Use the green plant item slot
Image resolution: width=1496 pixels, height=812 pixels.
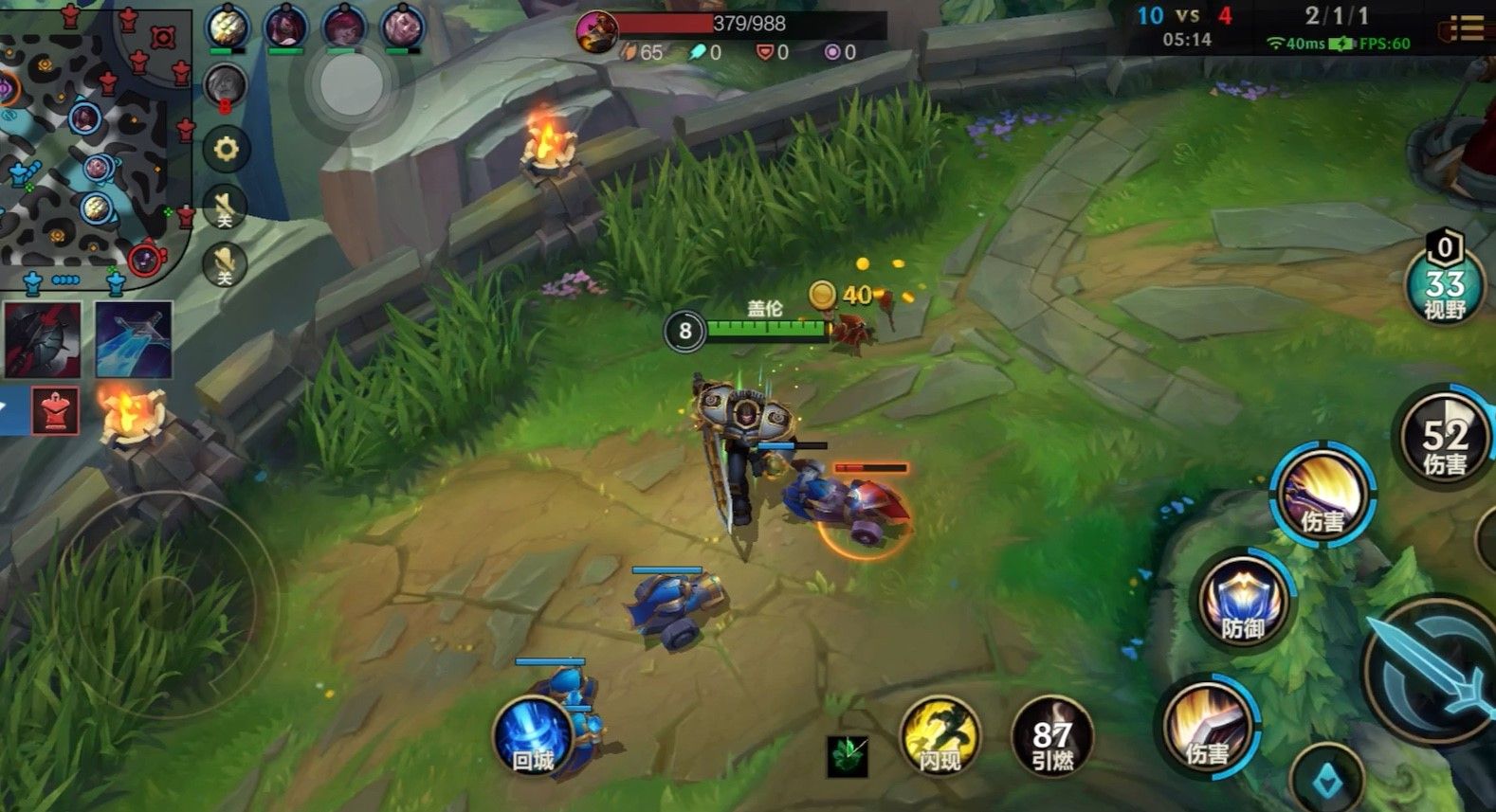point(847,756)
